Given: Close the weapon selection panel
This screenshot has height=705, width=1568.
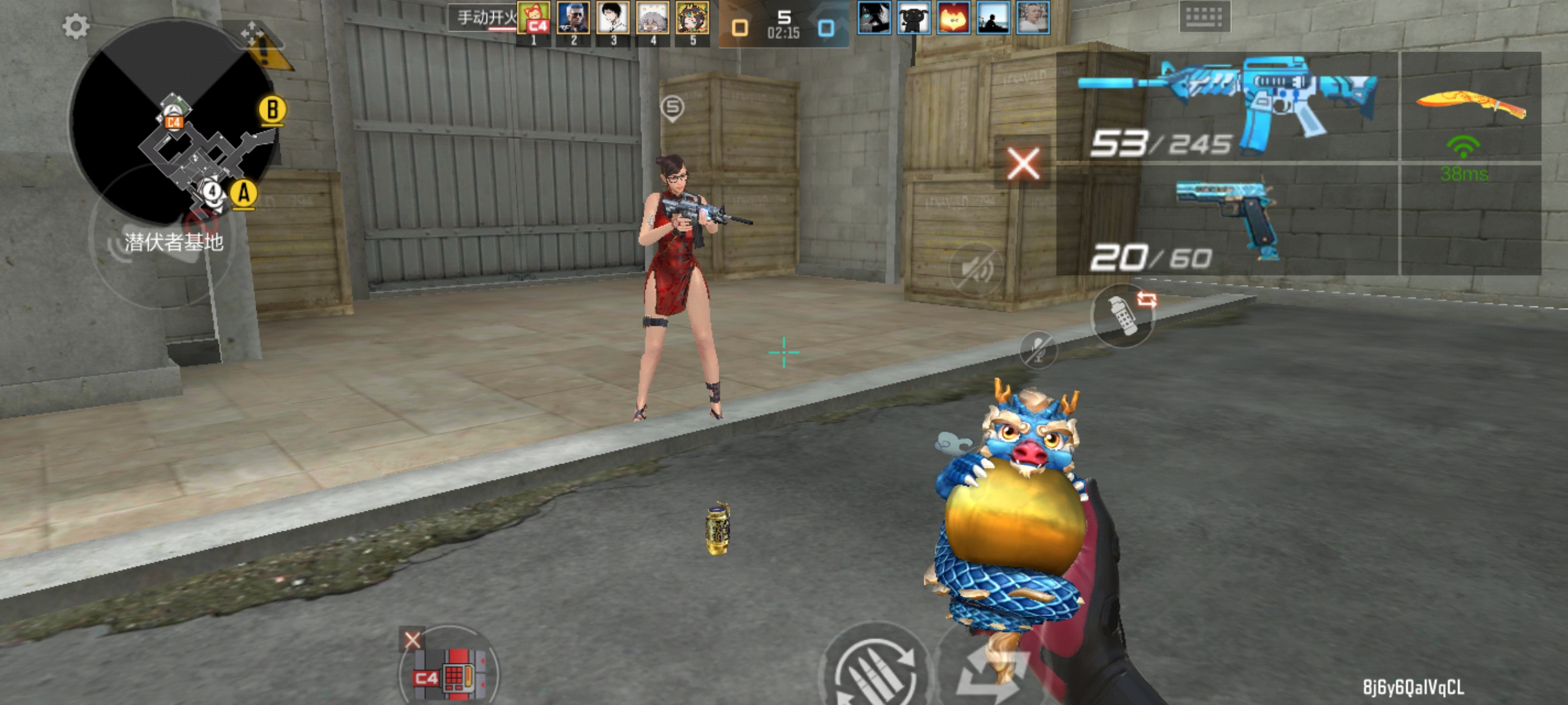Looking at the screenshot, I should tap(1023, 163).
